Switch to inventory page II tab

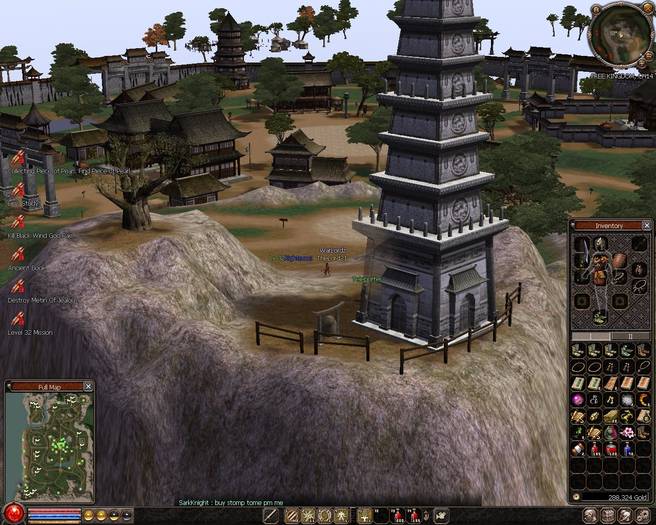tap(629, 336)
